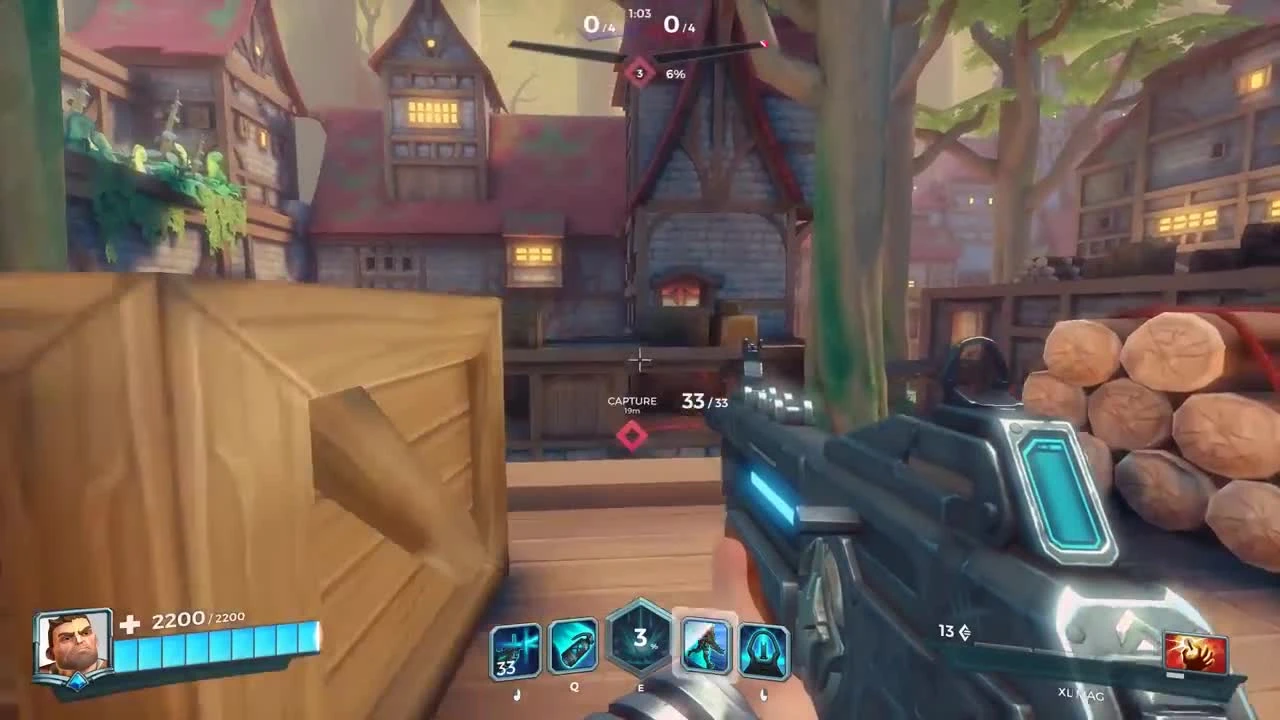
Task: Activate the hexagonal ultimate charge icon showing 3%
Action: 640,646
